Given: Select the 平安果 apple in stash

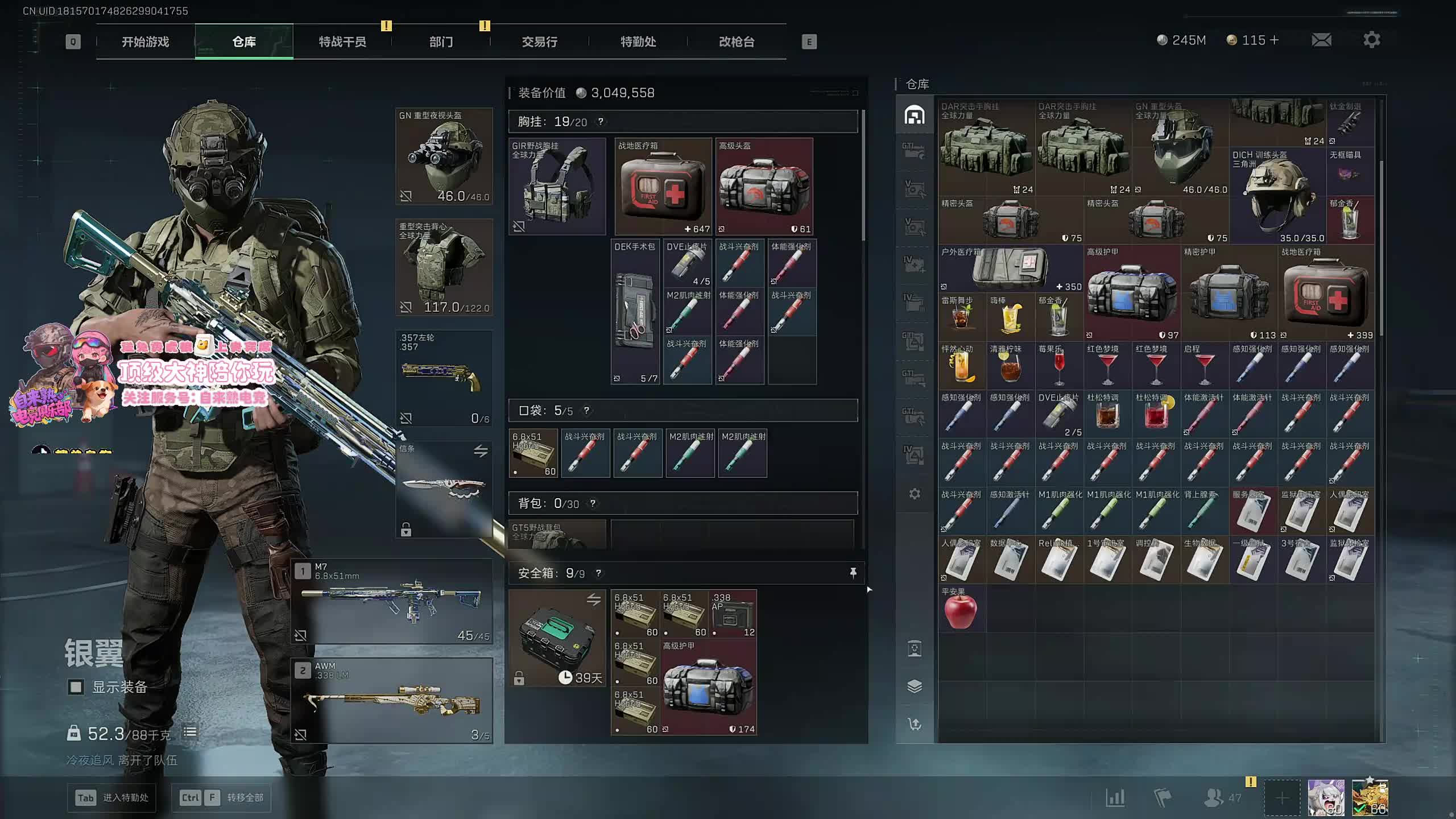Looking at the screenshot, I should [961, 610].
